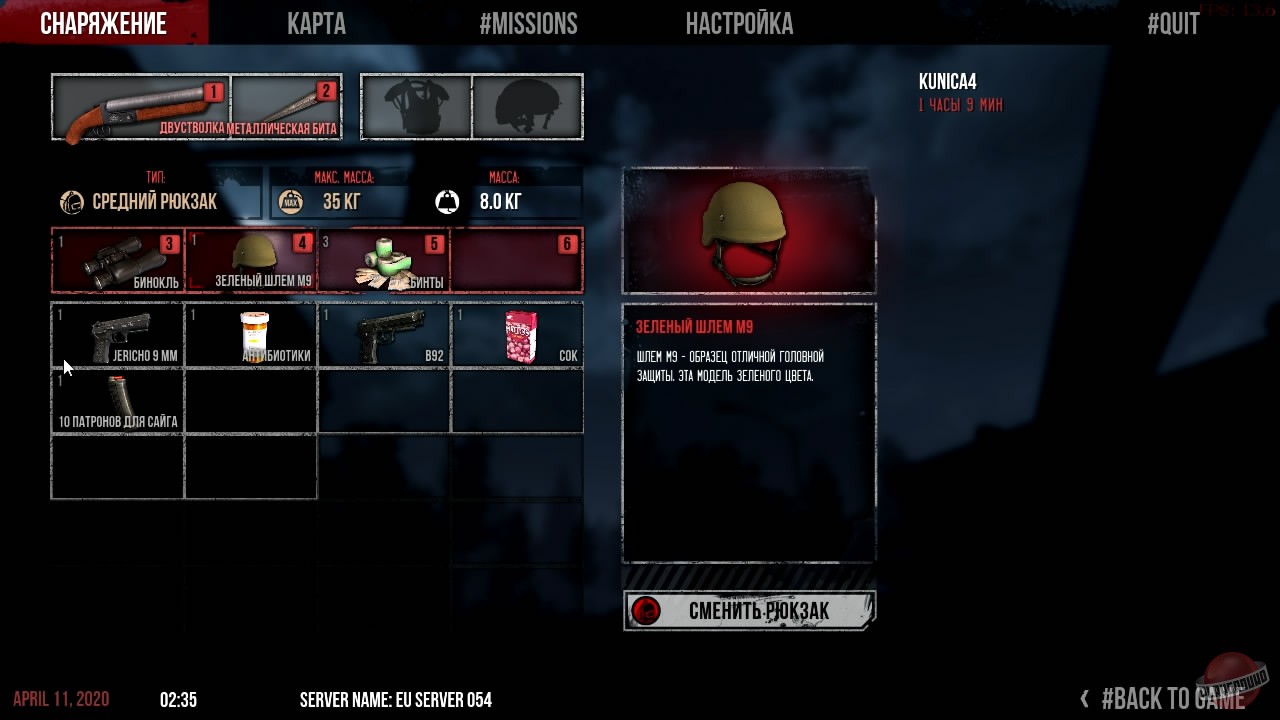Image resolution: width=1280 pixels, height=720 pixels.
Task: Open the НАСТРОЙКА menu
Action: [x=740, y=23]
